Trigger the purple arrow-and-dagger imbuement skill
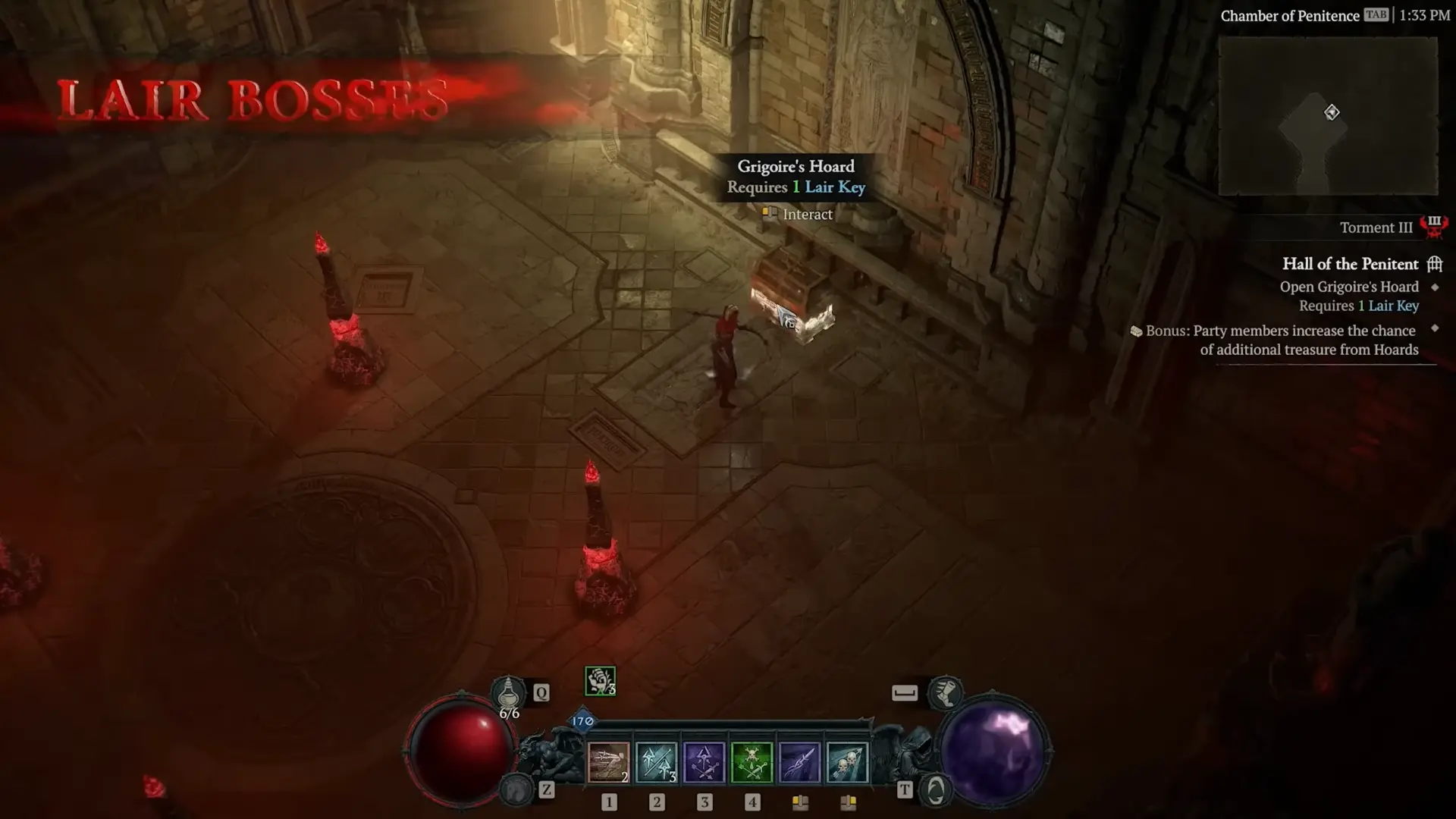Image resolution: width=1456 pixels, height=819 pixels. (x=704, y=762)
